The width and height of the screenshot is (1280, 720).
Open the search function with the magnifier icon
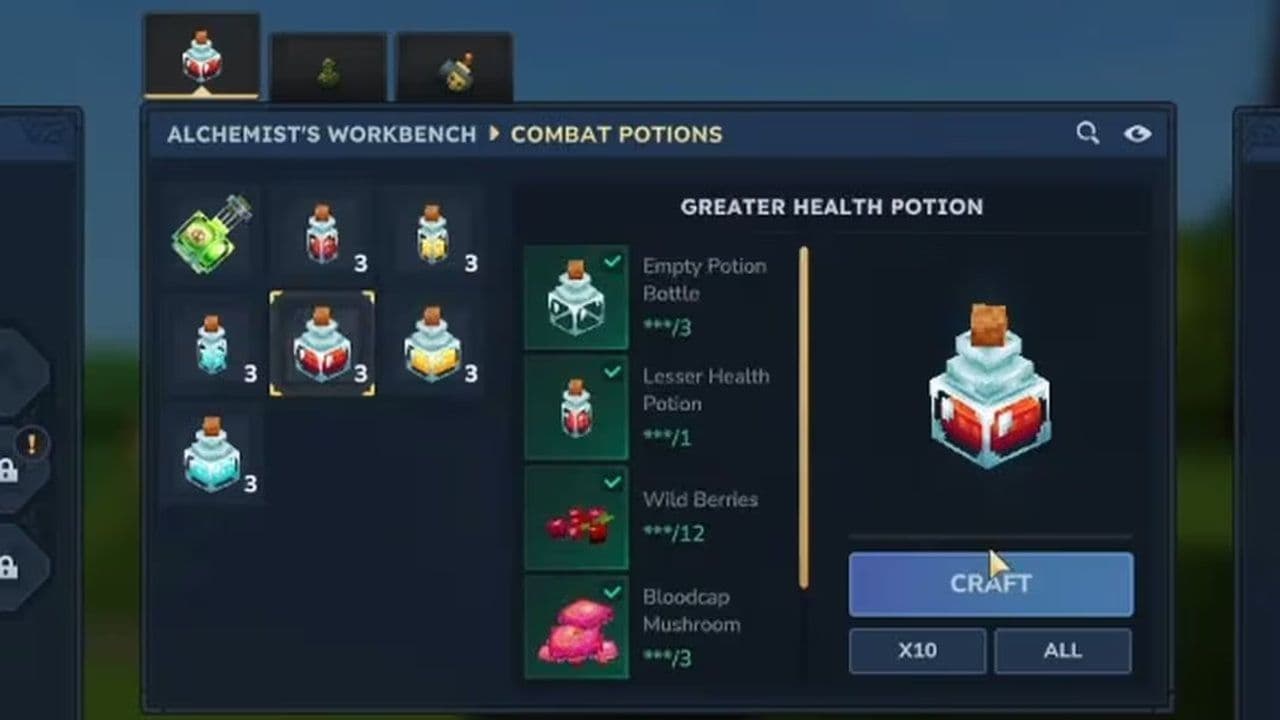tap(1087, 132)
